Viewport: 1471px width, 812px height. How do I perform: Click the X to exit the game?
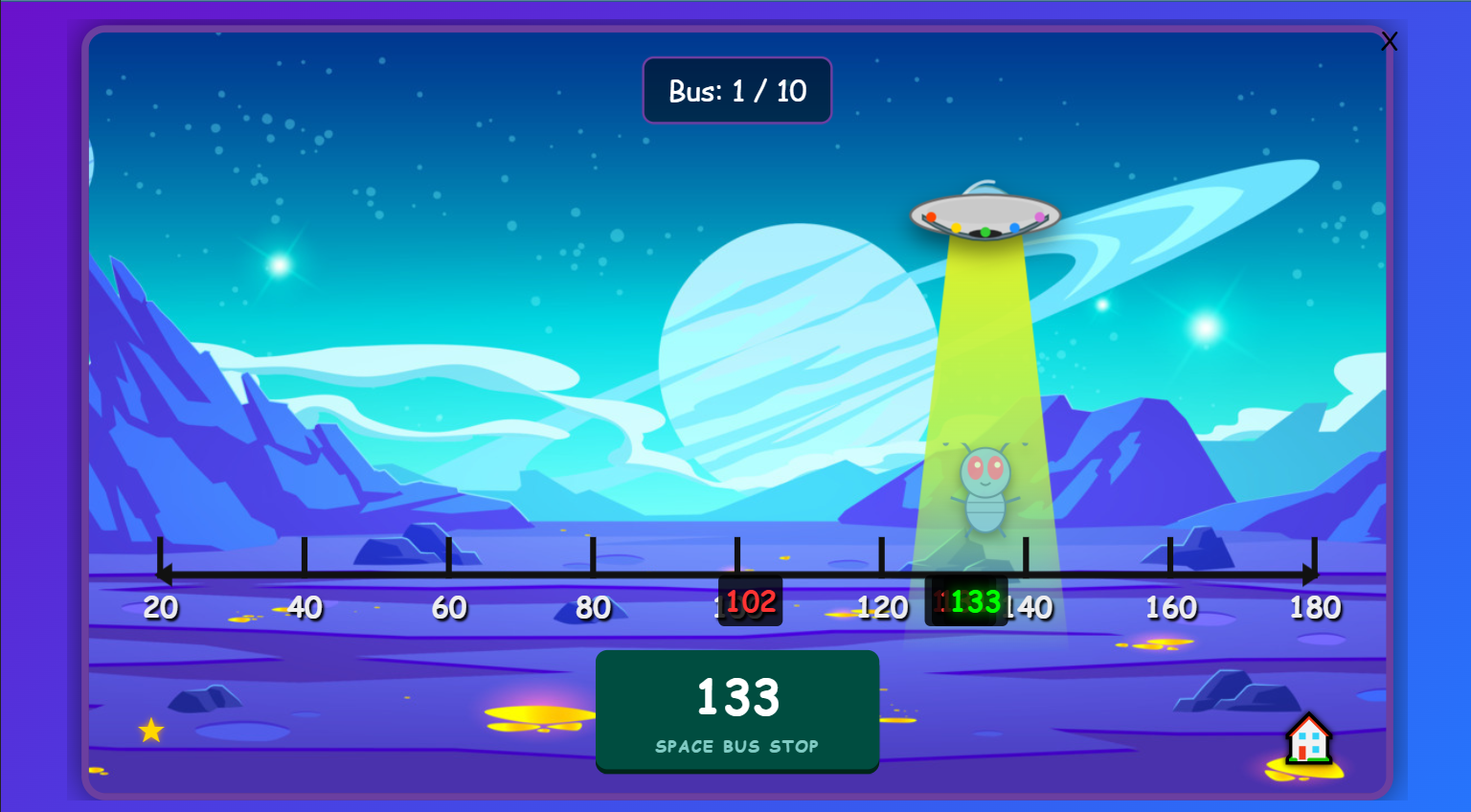(1390, 41)
